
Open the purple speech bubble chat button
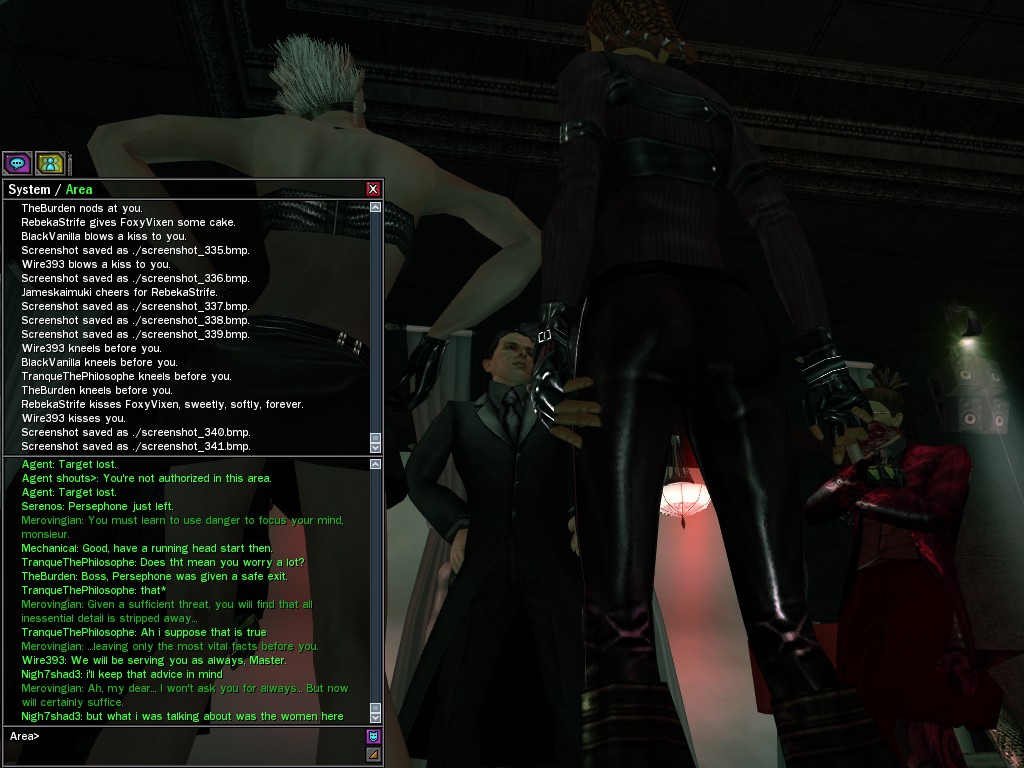pyautogui.click(x=17, y=163)
